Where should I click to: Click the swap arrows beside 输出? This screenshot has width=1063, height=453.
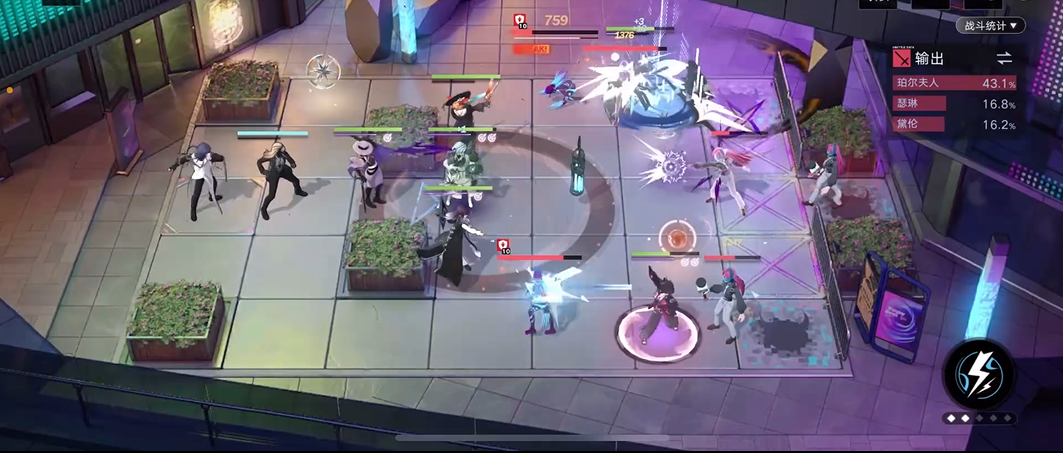tap(1004, 58)
